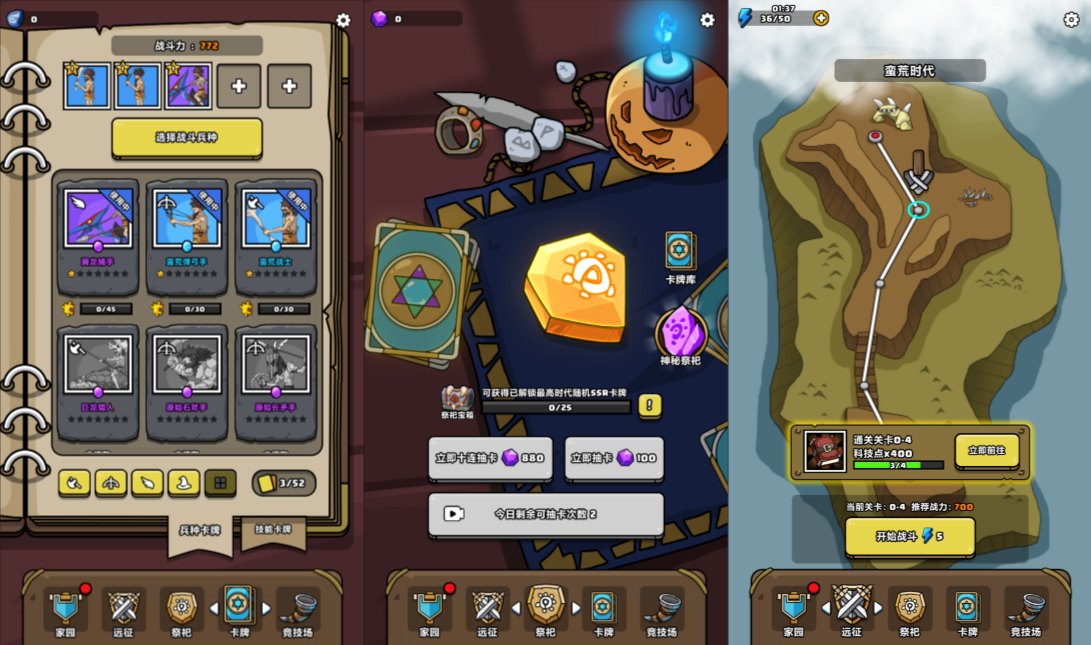Switch to the 技能卡牌 tab
The width and height of the screenshot is (1091, 645).
pyautogui.click(x=273, y=530)
